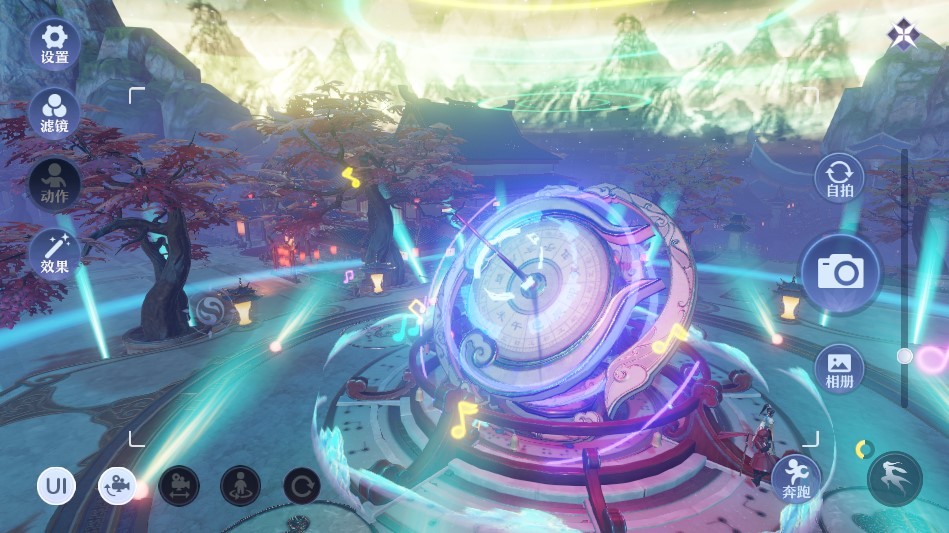
Task: Open the 设置 settings button
Action: pyautogui.click(x=55, y=43)
